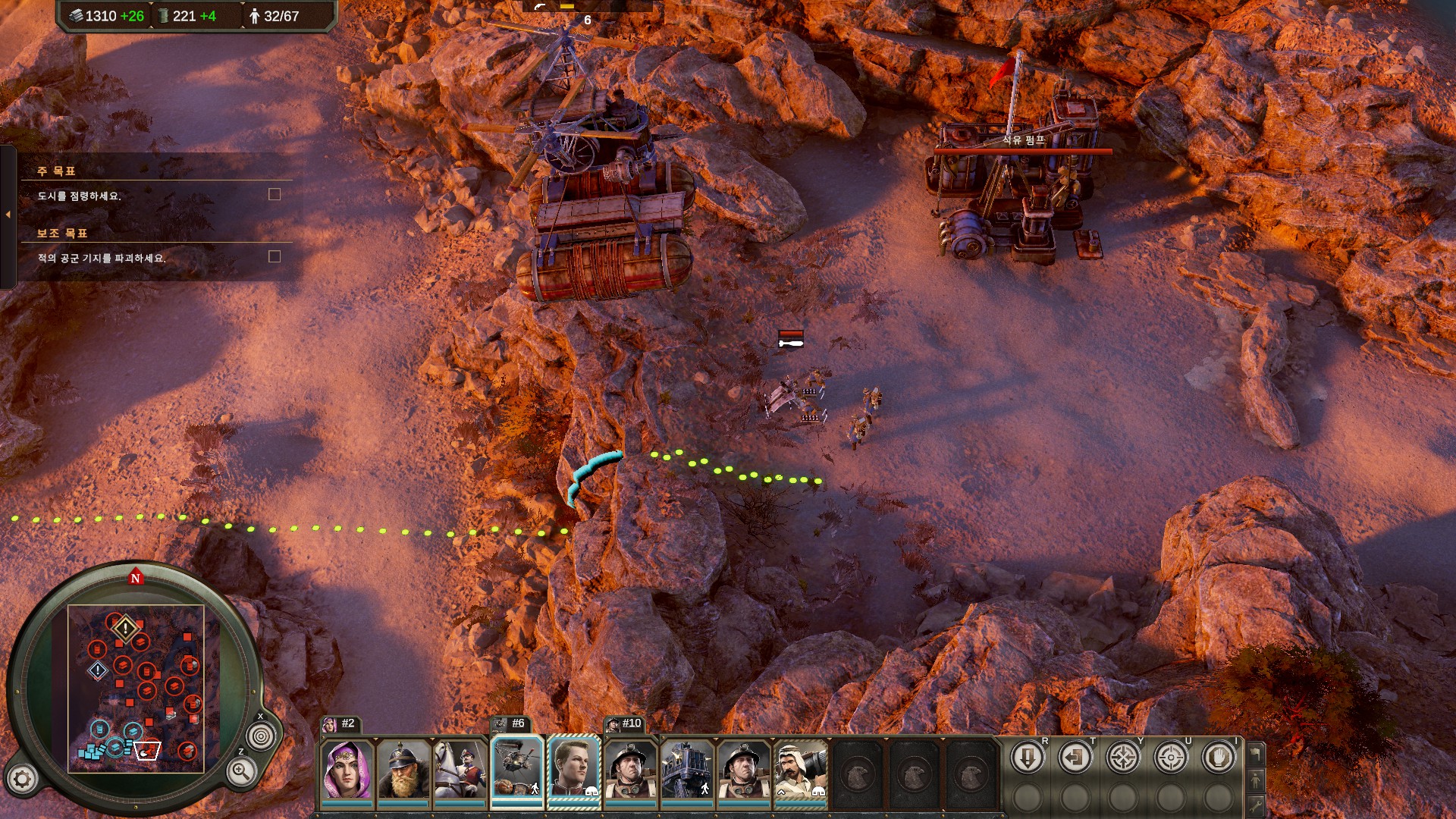Select the cavalry rider on white horse
Viewport: 1456px width, 819px height.
[460, 770]
